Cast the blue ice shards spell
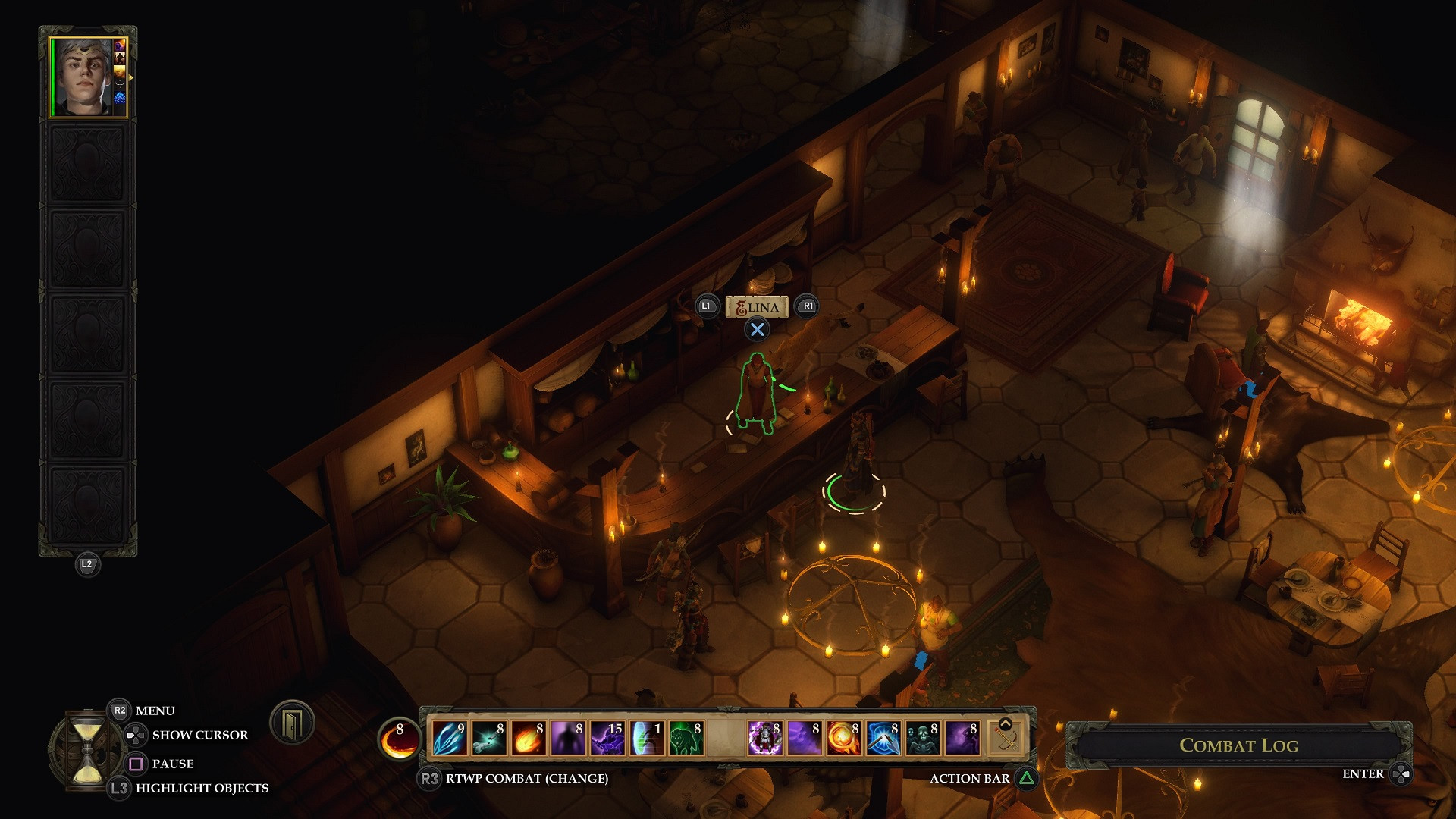 449,738
